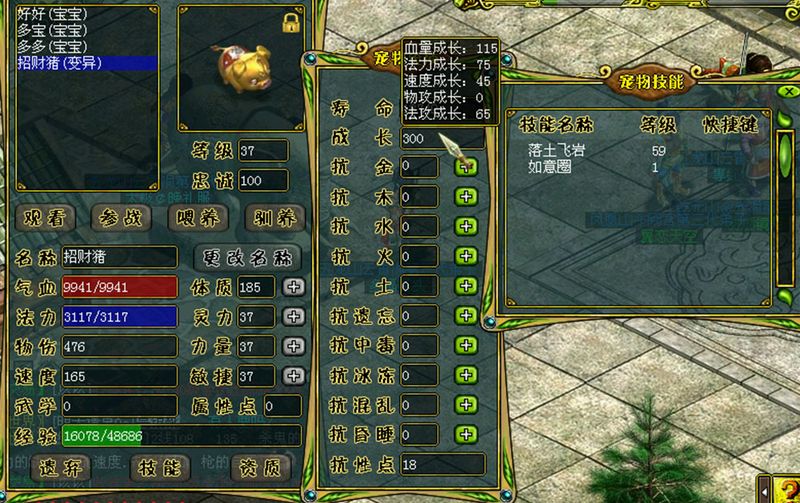
Task: Add a point to 力量
Action: [292, 346]
